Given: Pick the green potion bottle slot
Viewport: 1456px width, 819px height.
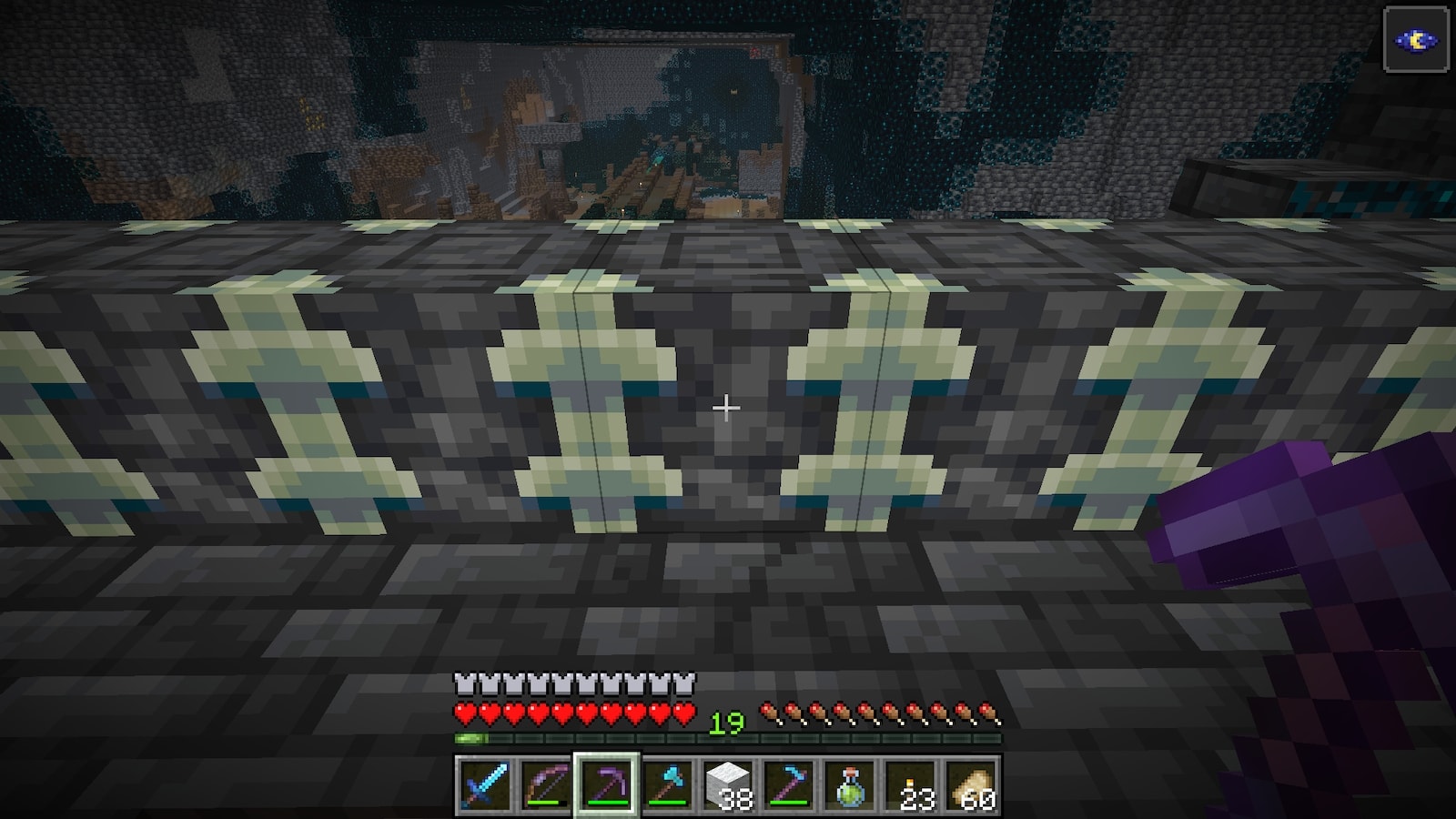Looking at the screenshot, I should click(850, 784).
